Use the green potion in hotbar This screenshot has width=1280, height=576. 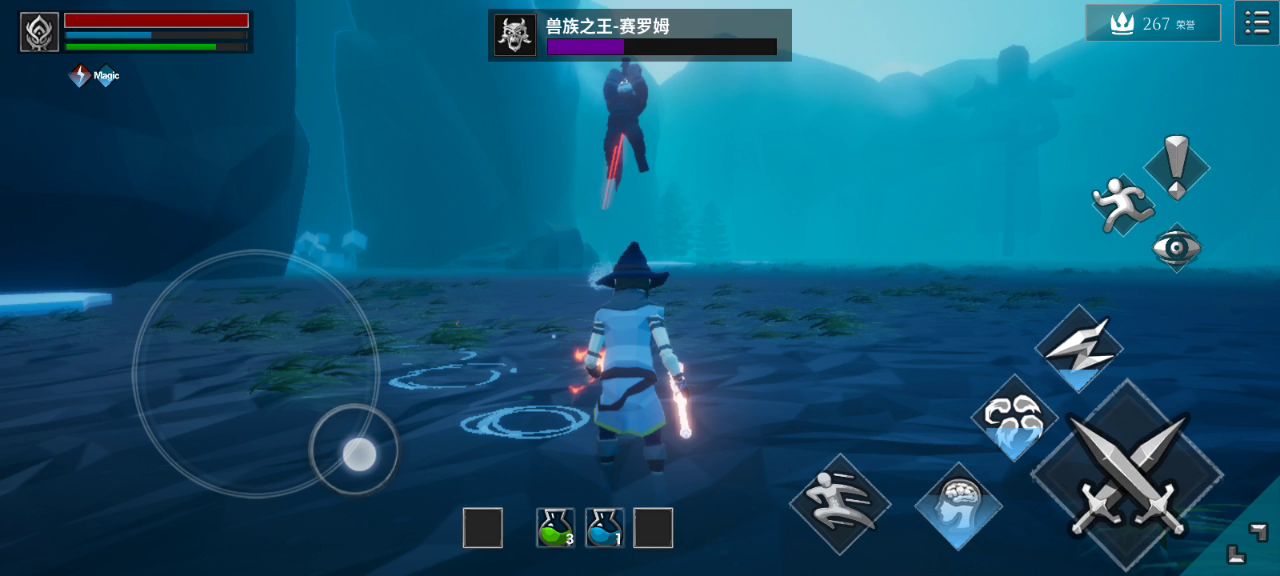pos(555,528)
